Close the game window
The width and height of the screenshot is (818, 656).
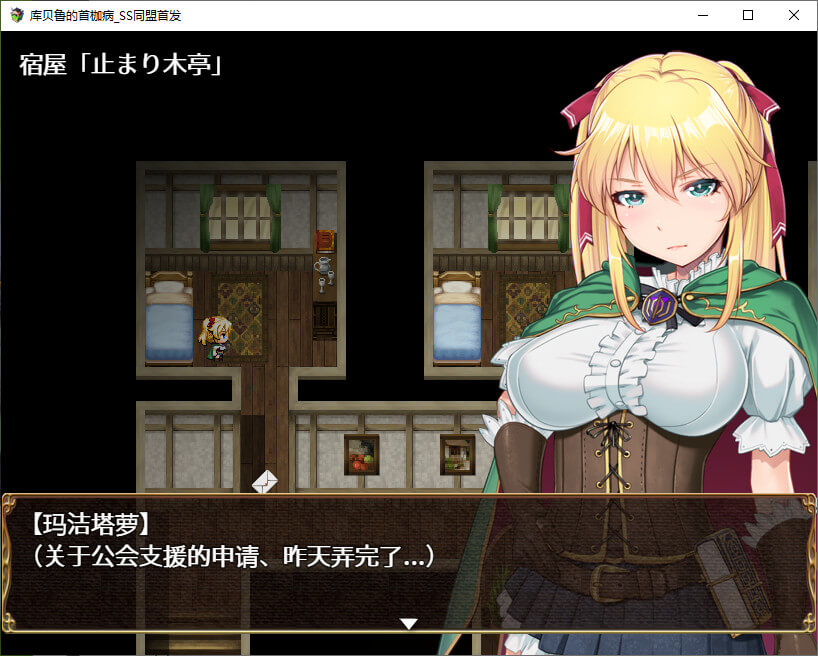click(x=794, y=15)
